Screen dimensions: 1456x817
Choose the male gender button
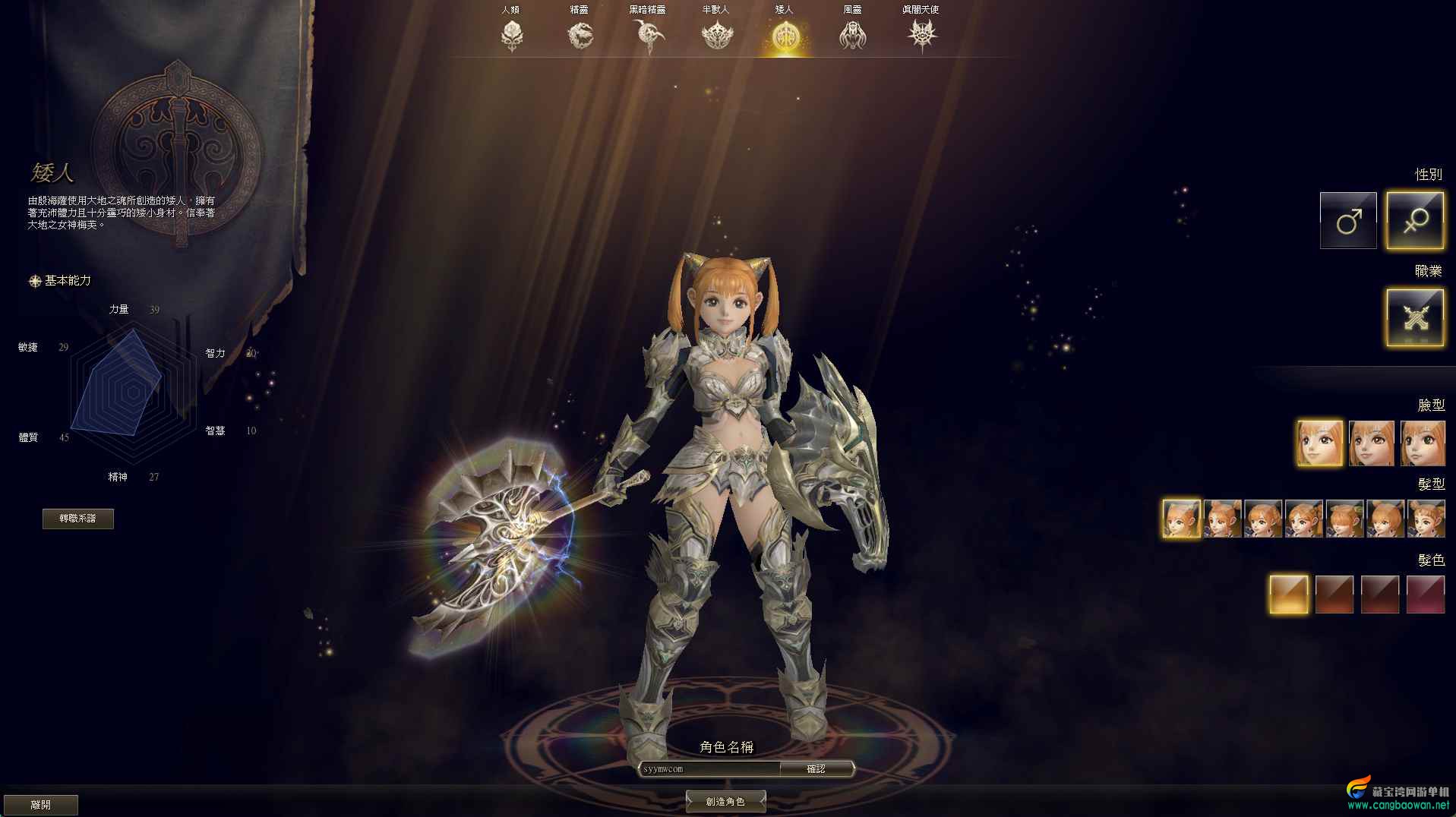(1348, 221)
